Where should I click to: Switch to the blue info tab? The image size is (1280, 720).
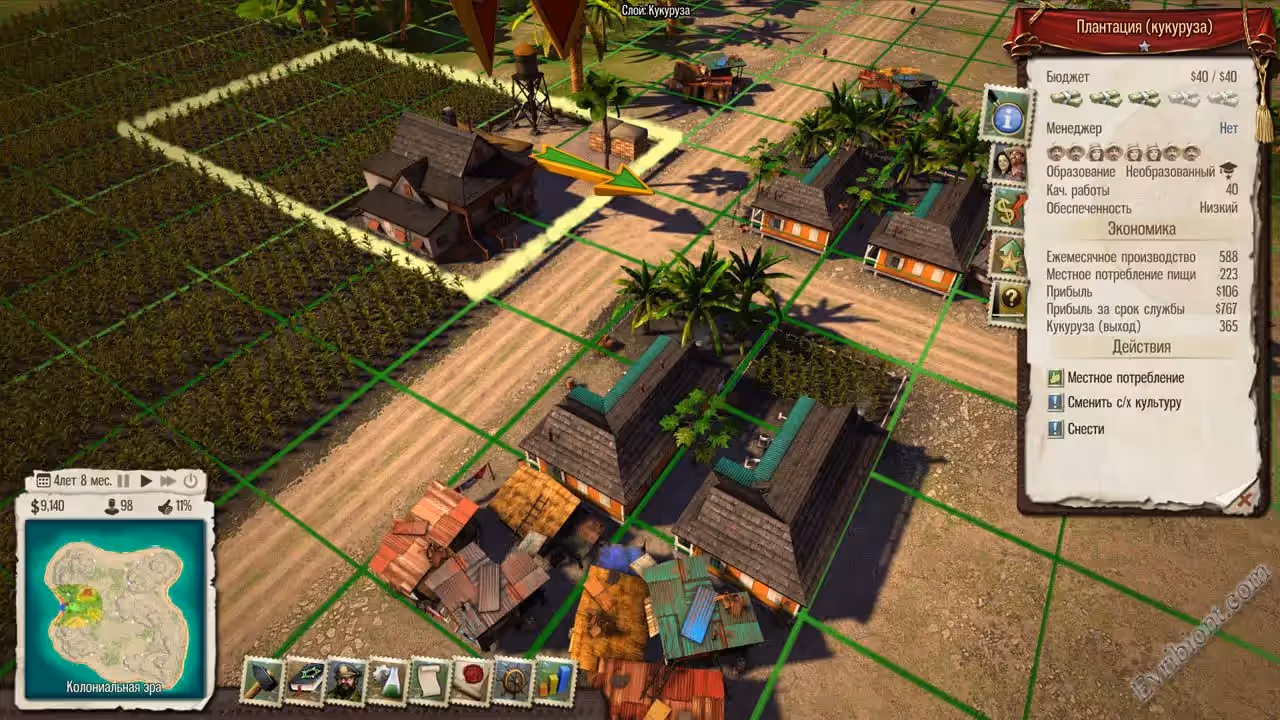click(1007, 116)
